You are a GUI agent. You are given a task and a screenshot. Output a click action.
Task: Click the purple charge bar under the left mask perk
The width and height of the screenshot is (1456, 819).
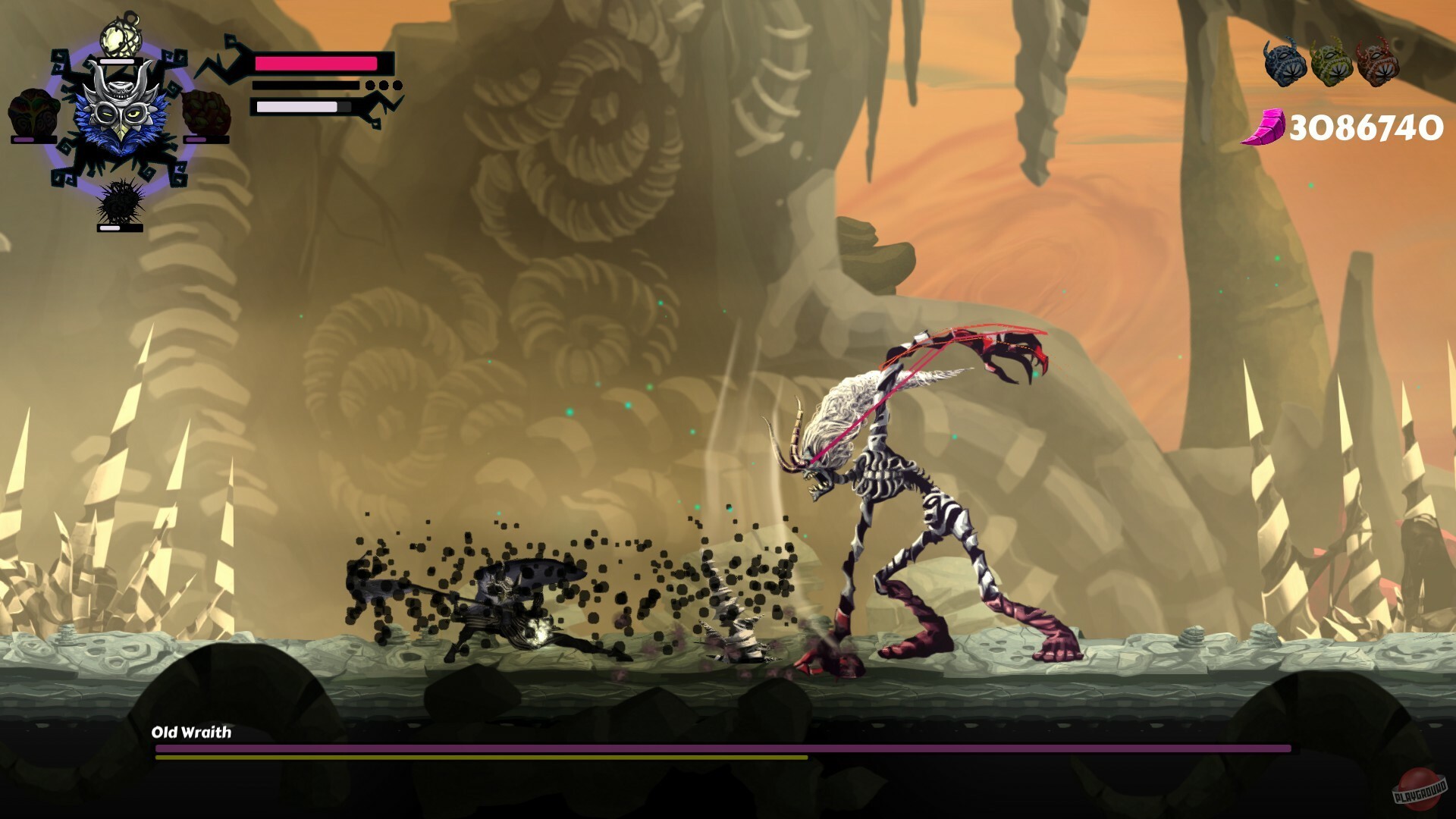coord(24,139)
